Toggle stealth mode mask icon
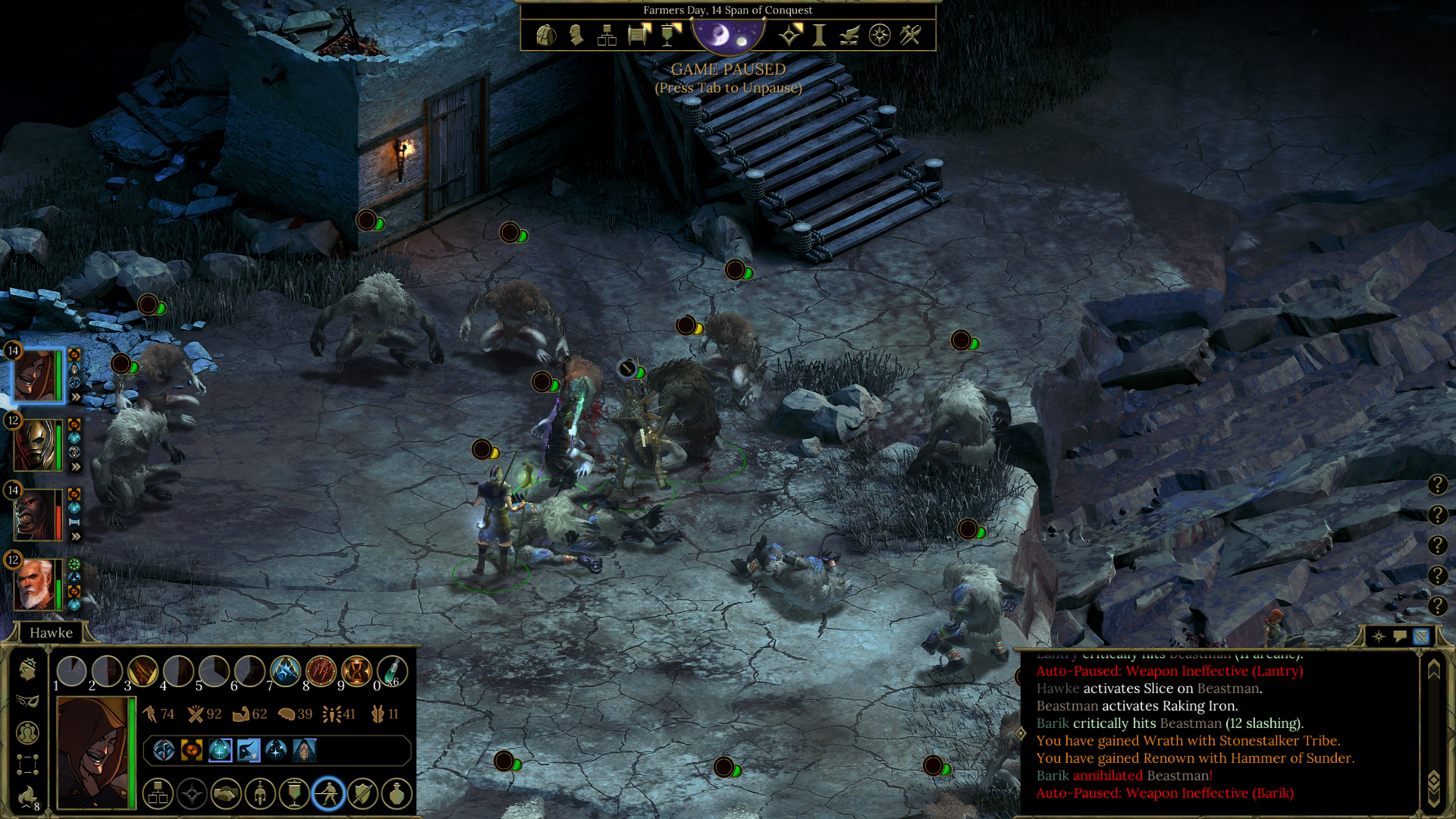This screenshot has width=1456, height=819. pyautogui.click(x=27, y=701)
